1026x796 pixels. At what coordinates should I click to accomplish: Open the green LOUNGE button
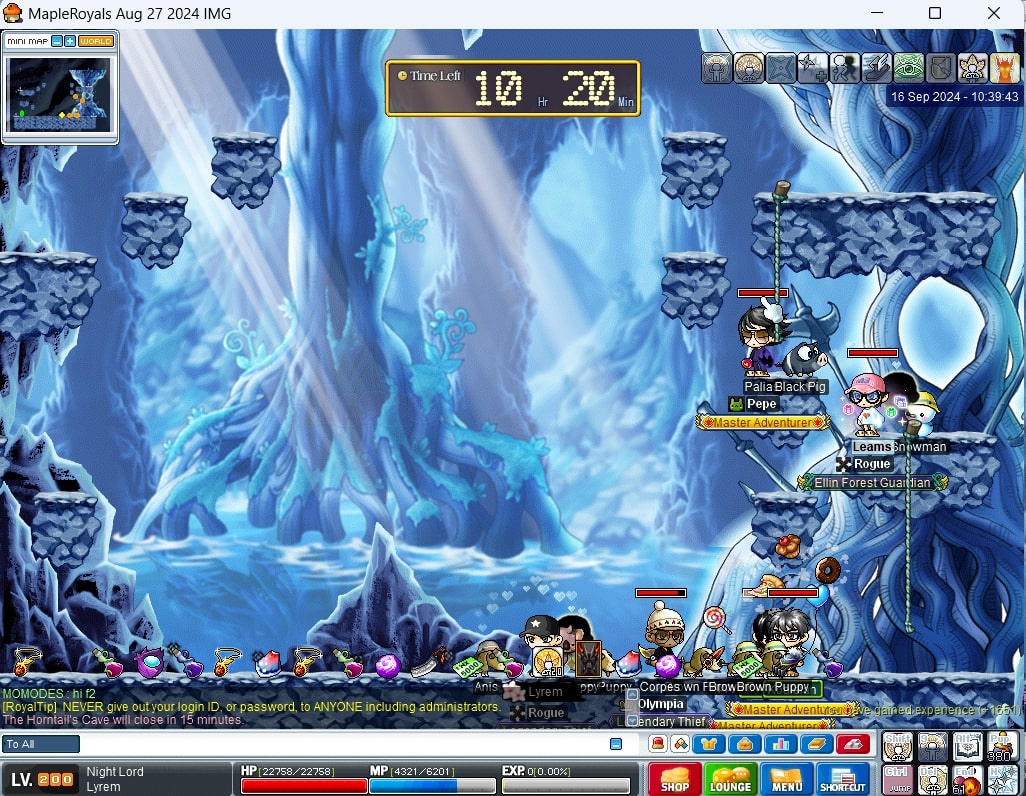coord(731,780)
